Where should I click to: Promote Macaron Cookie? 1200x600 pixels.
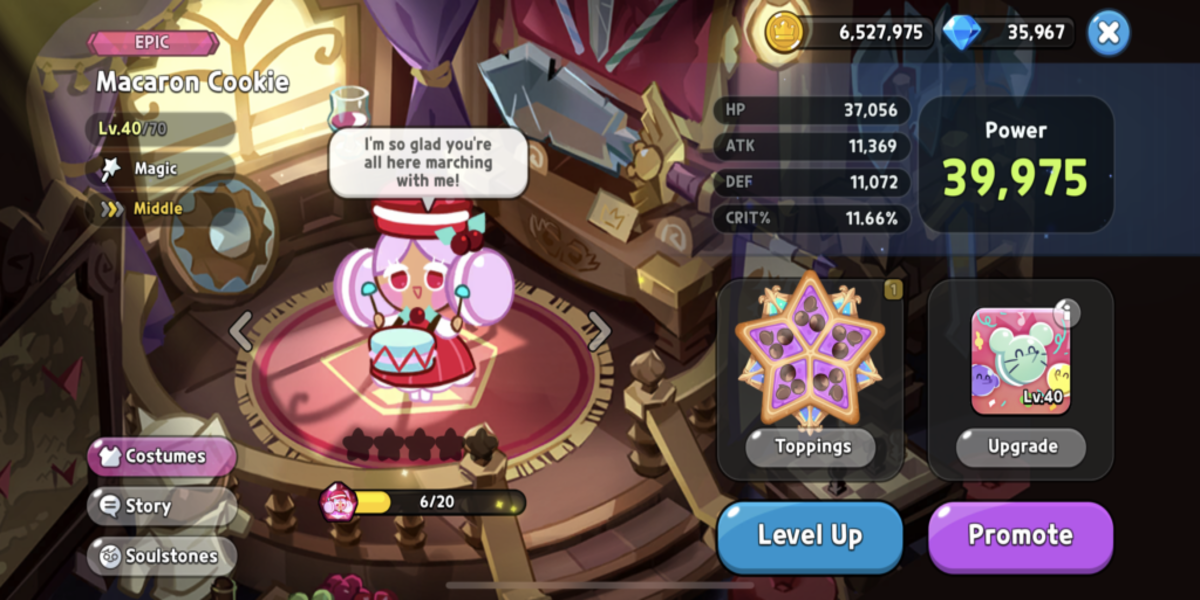pos(1020,535)
